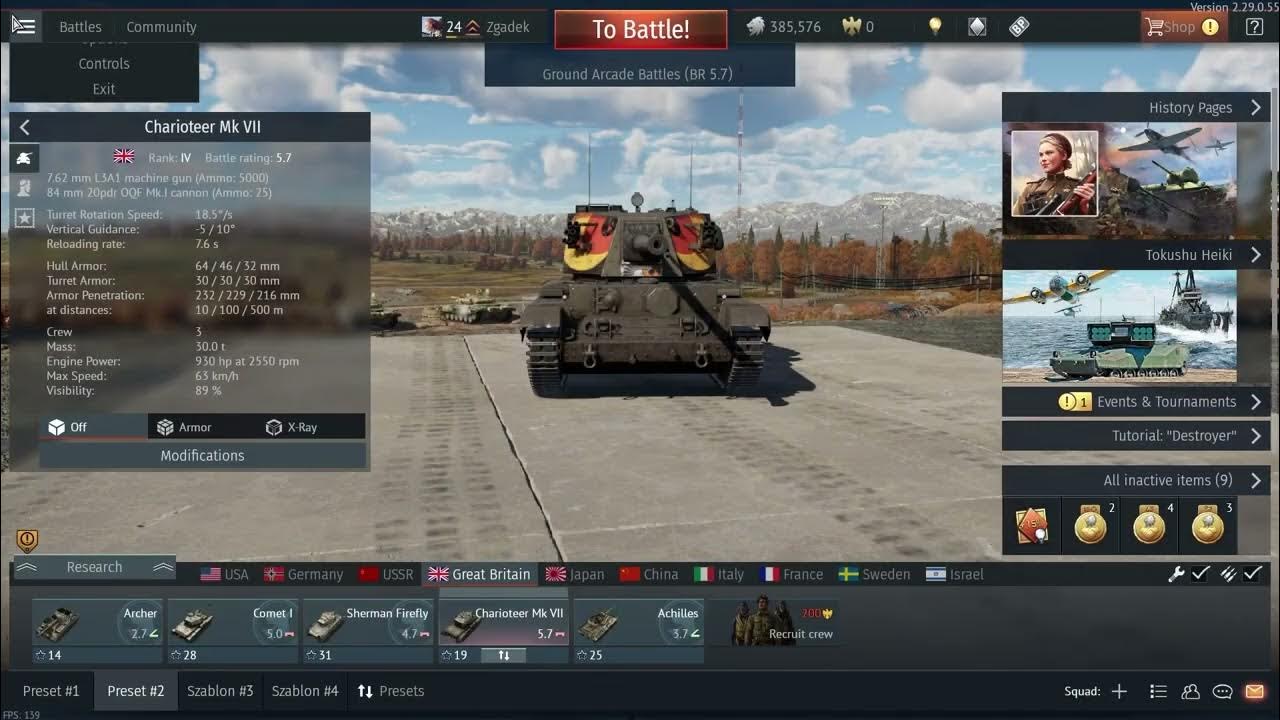Collapse the Charioteer Mk VII info panel
The width and height of the screenshot is (1280, 720).
click(24, 127)
